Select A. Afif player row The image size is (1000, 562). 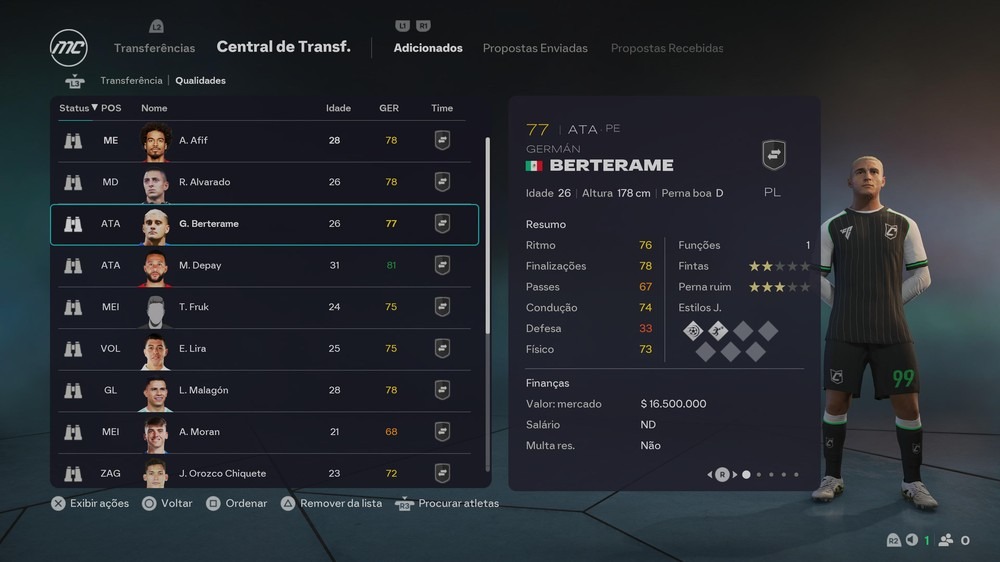[264, 141]
